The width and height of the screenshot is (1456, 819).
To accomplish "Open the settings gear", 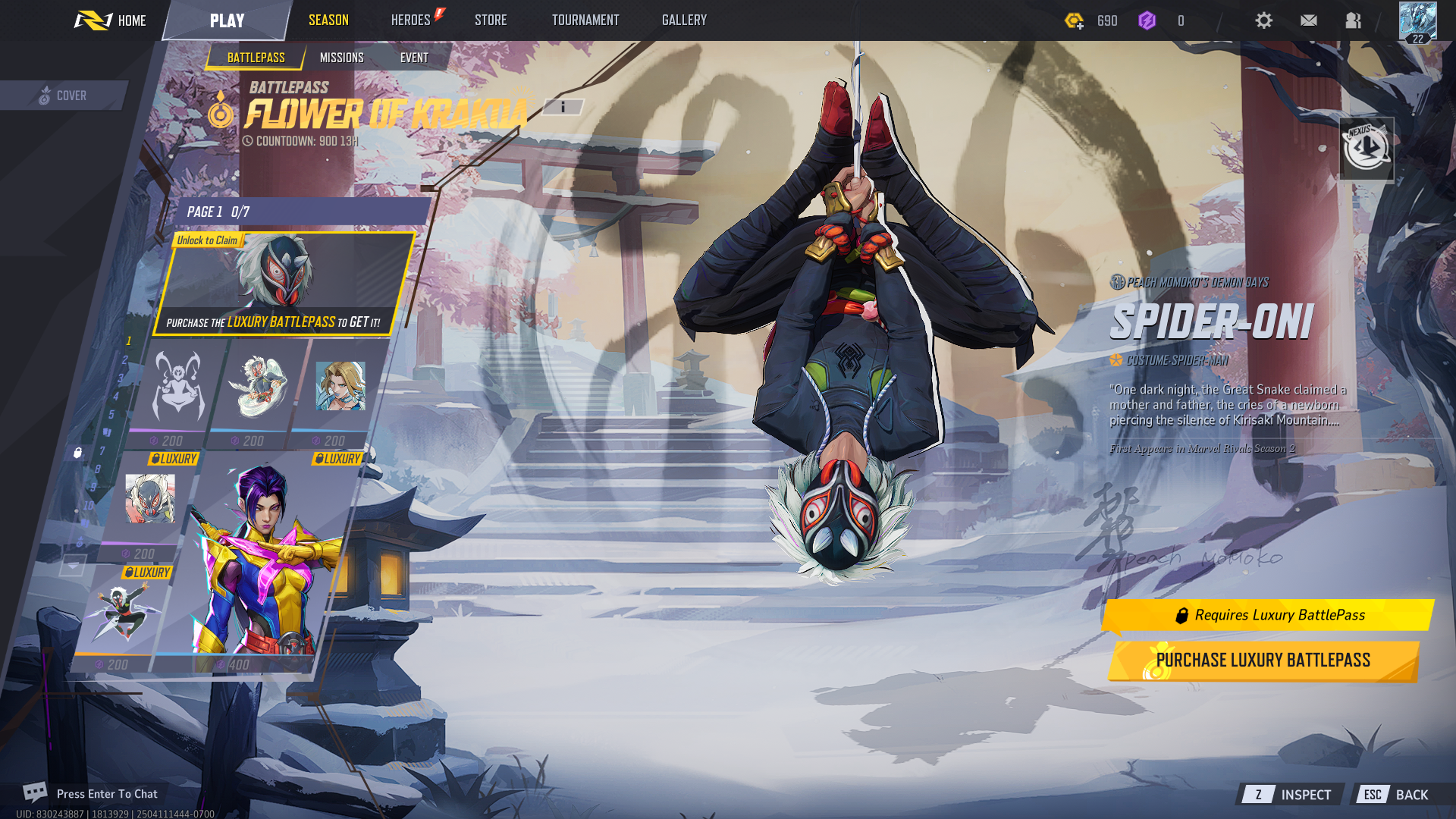I will (1263, 20).
